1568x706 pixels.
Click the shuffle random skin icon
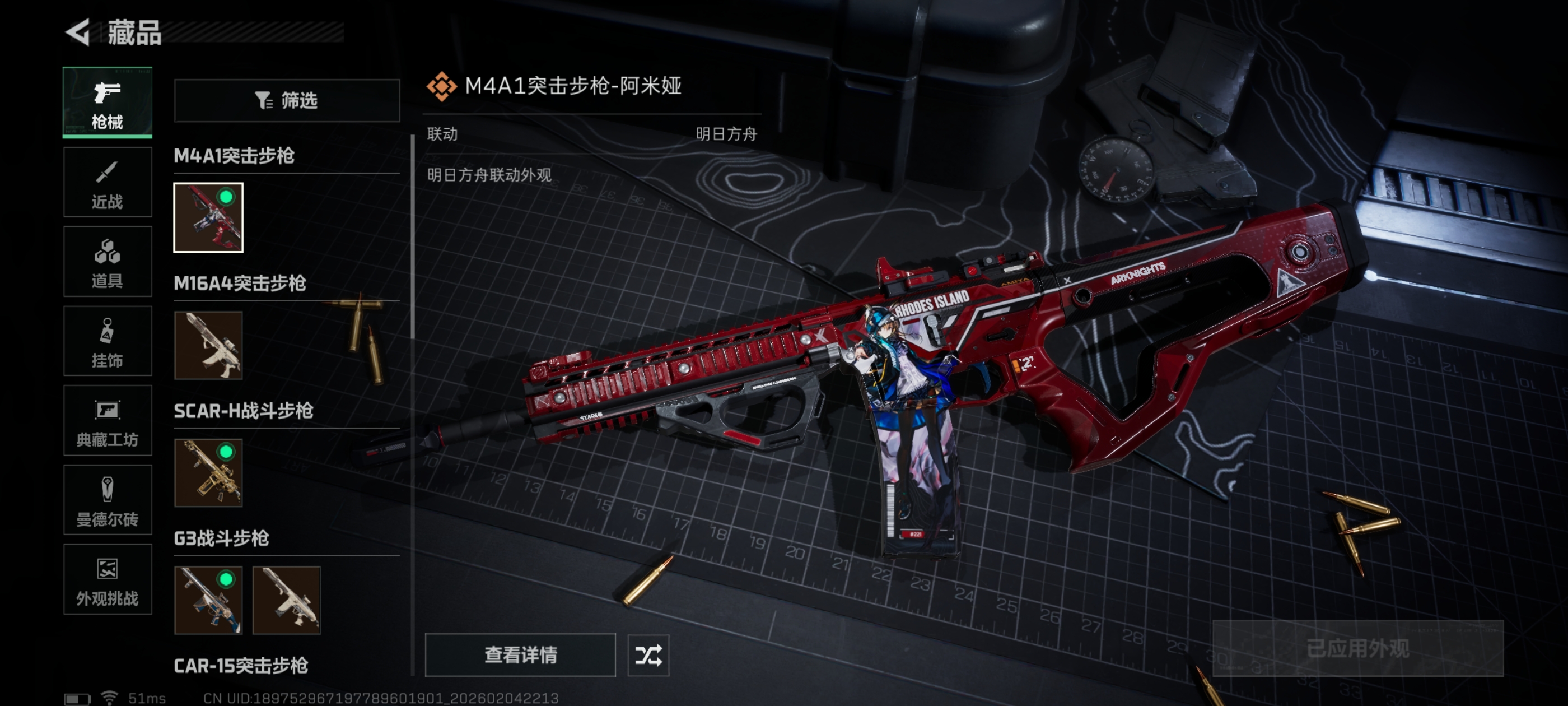coord(648,656)
